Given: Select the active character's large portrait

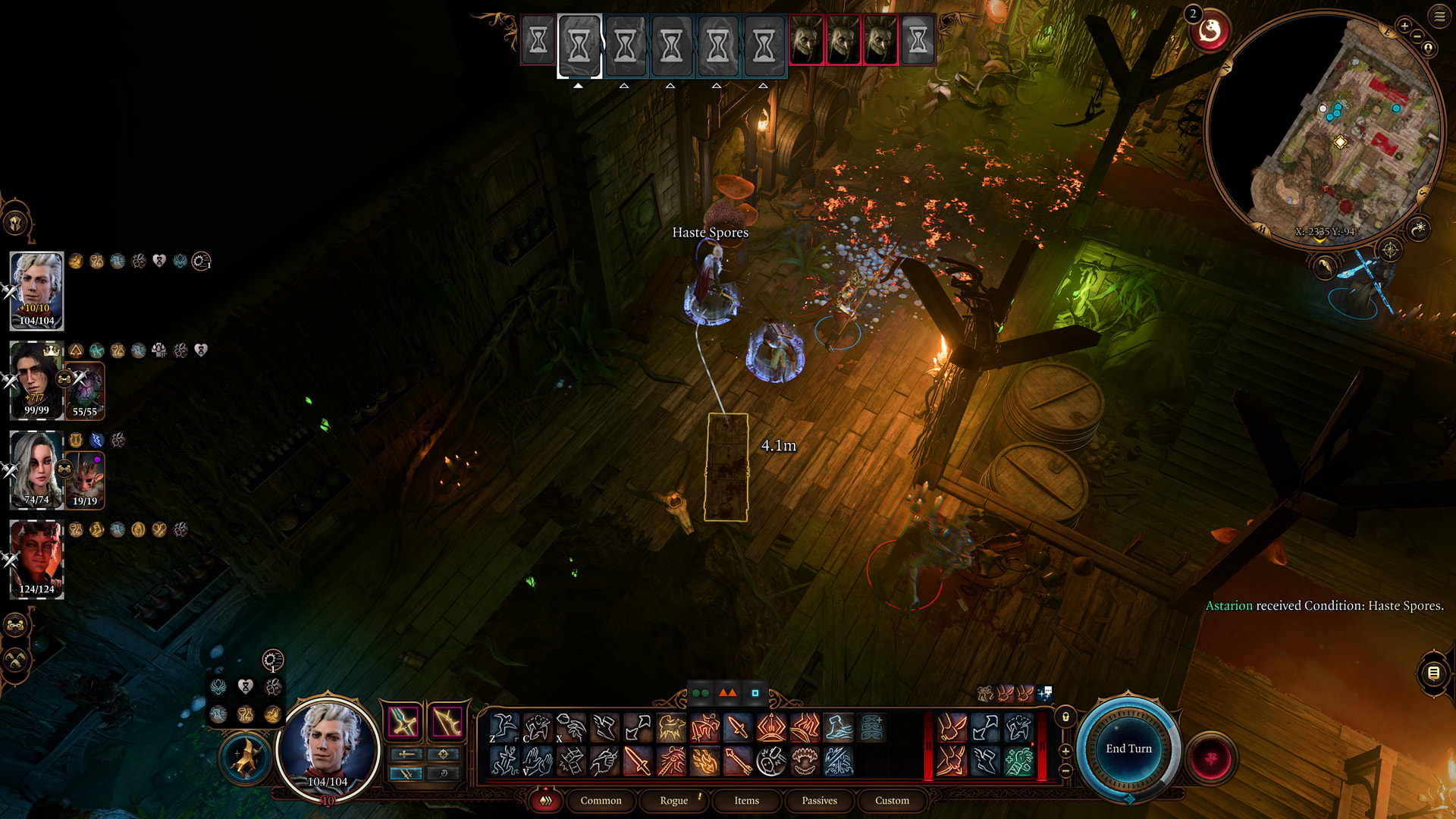Looking at the screenshot, I should tap(328, 748).
